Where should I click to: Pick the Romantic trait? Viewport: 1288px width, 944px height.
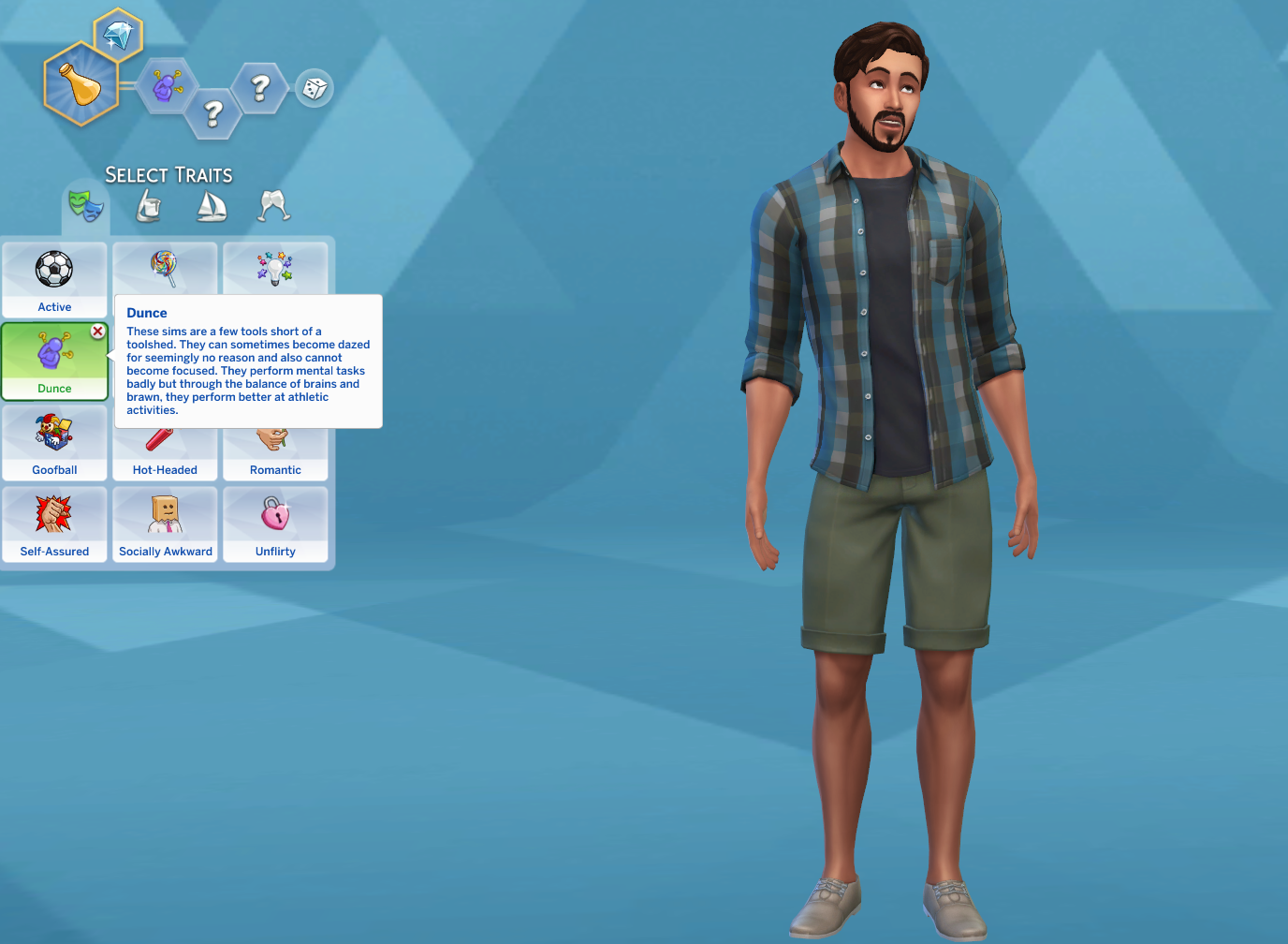[275, 440]
